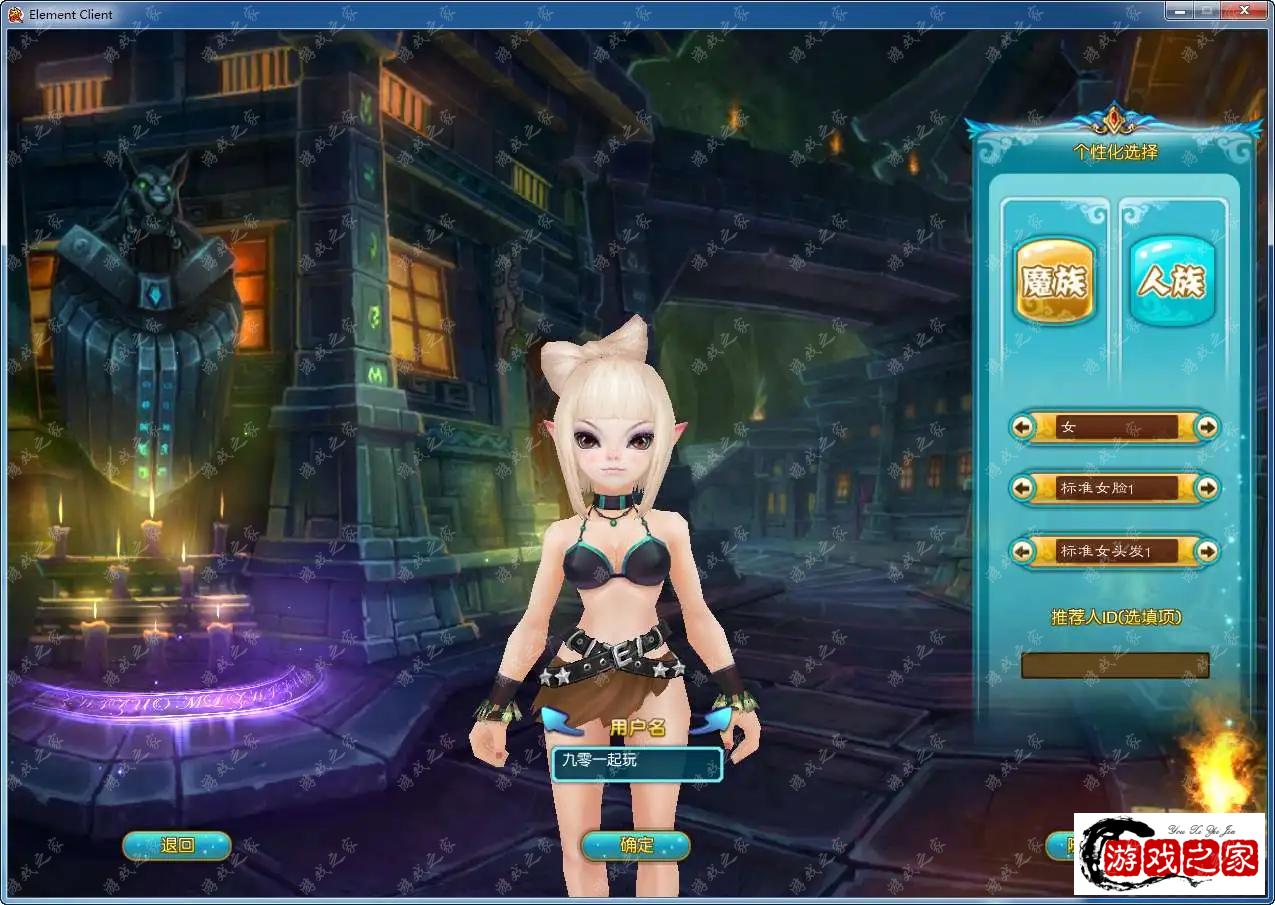Choose the 魔族 race button
This screenshot has width=1275, height=905.
(1054, 281)
